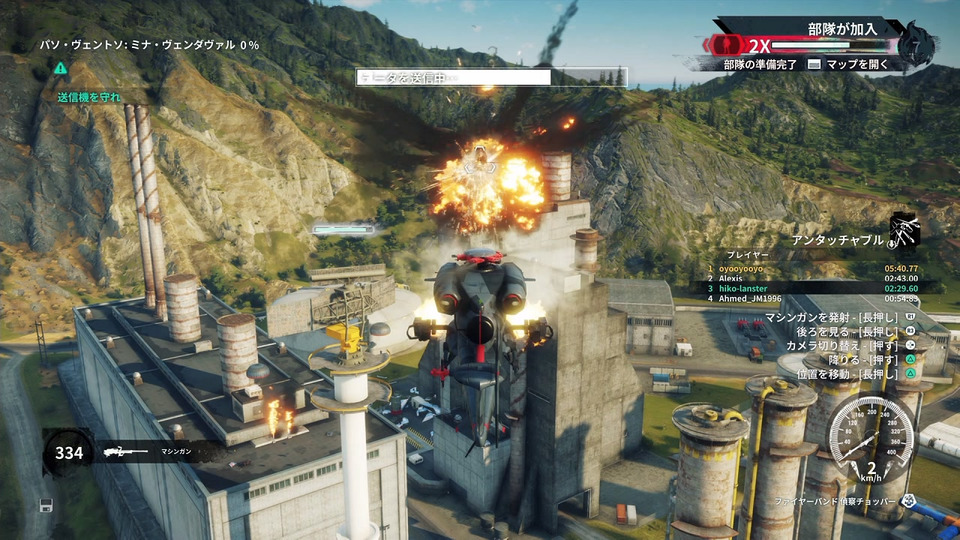Image resolution: width=960 pixels, height=540 pixels.
Task: Click the green warning triangle objective icon
Action: pyautogui.click(x=61, y=68)
